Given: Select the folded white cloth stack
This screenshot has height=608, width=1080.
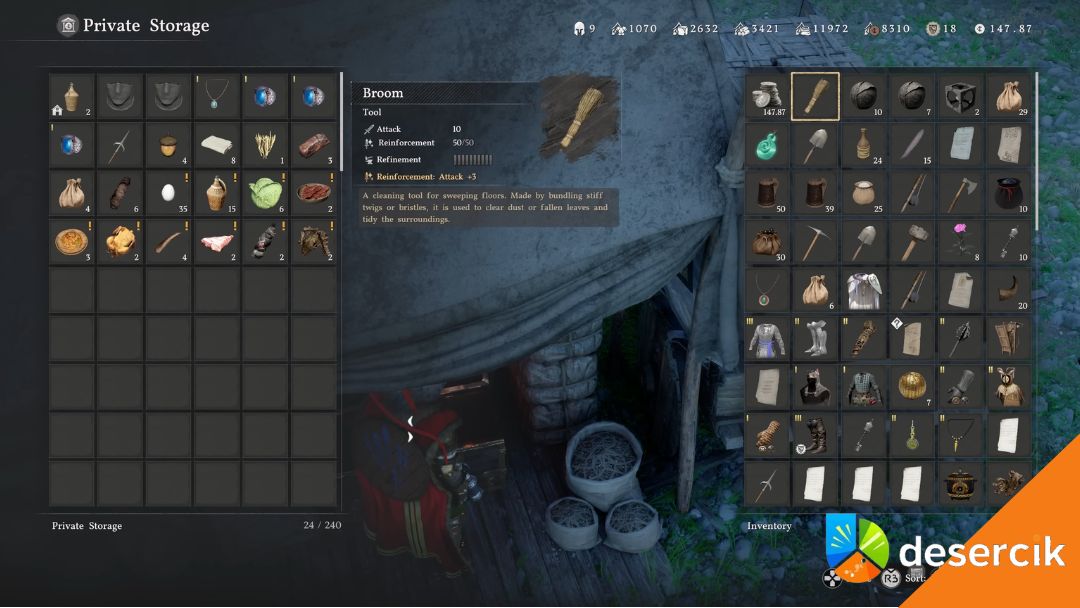Looking at the screenshot, I should click(x=216, y=145).
